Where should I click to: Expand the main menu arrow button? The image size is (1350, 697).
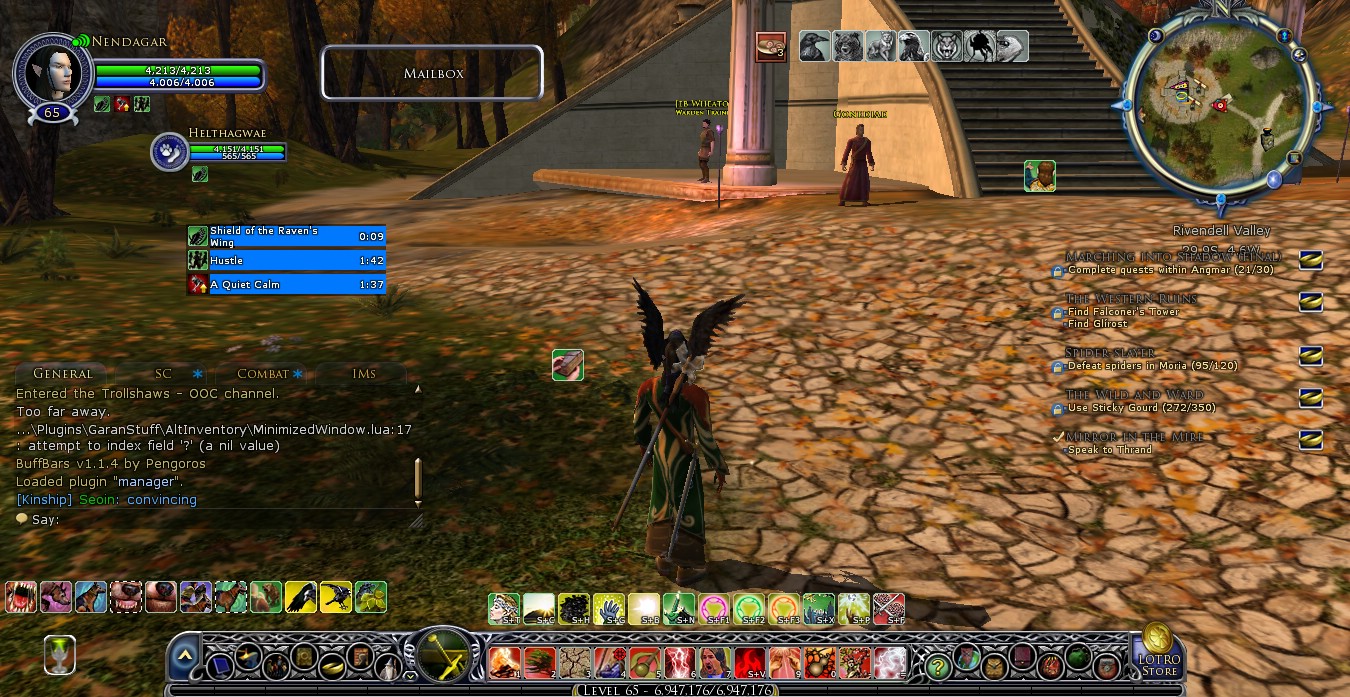click(x=185, y=658)
